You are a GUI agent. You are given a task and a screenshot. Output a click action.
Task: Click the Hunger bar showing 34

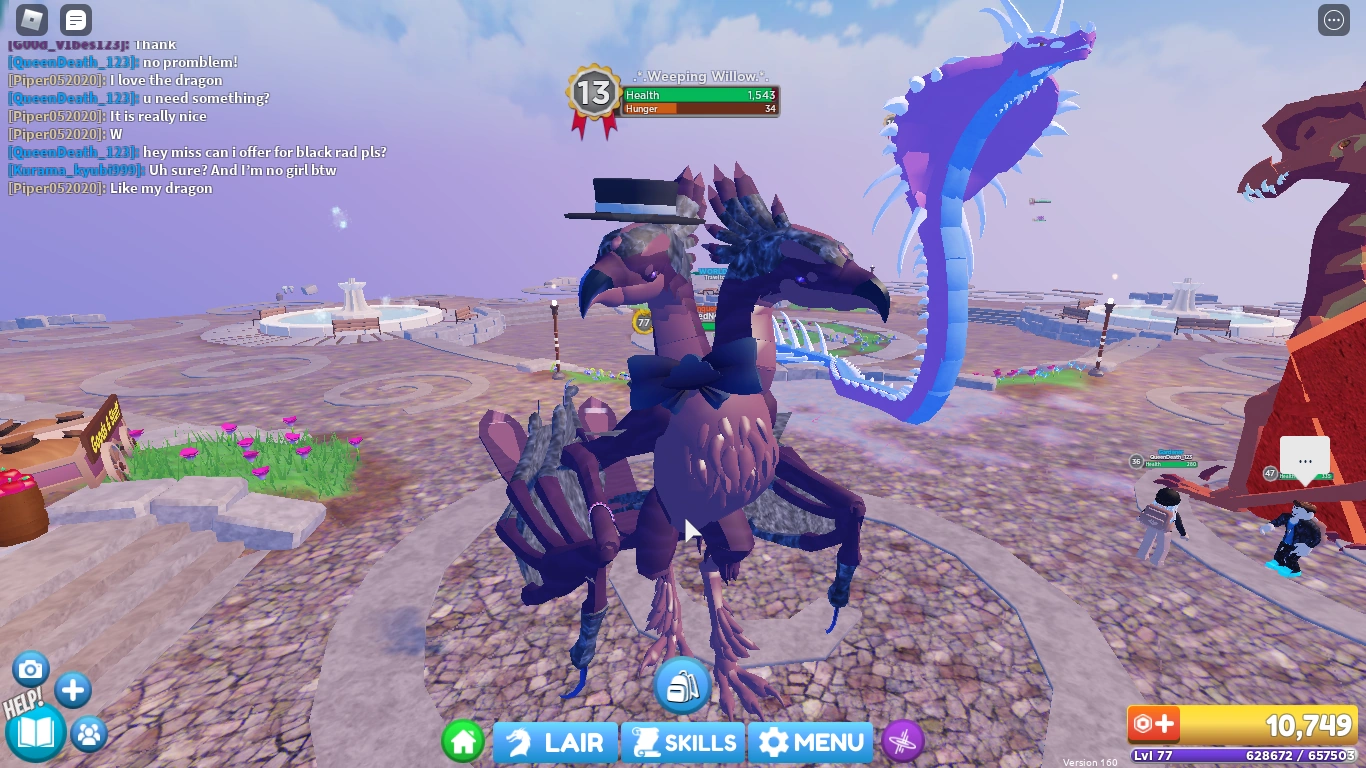[x=701, y=110]
